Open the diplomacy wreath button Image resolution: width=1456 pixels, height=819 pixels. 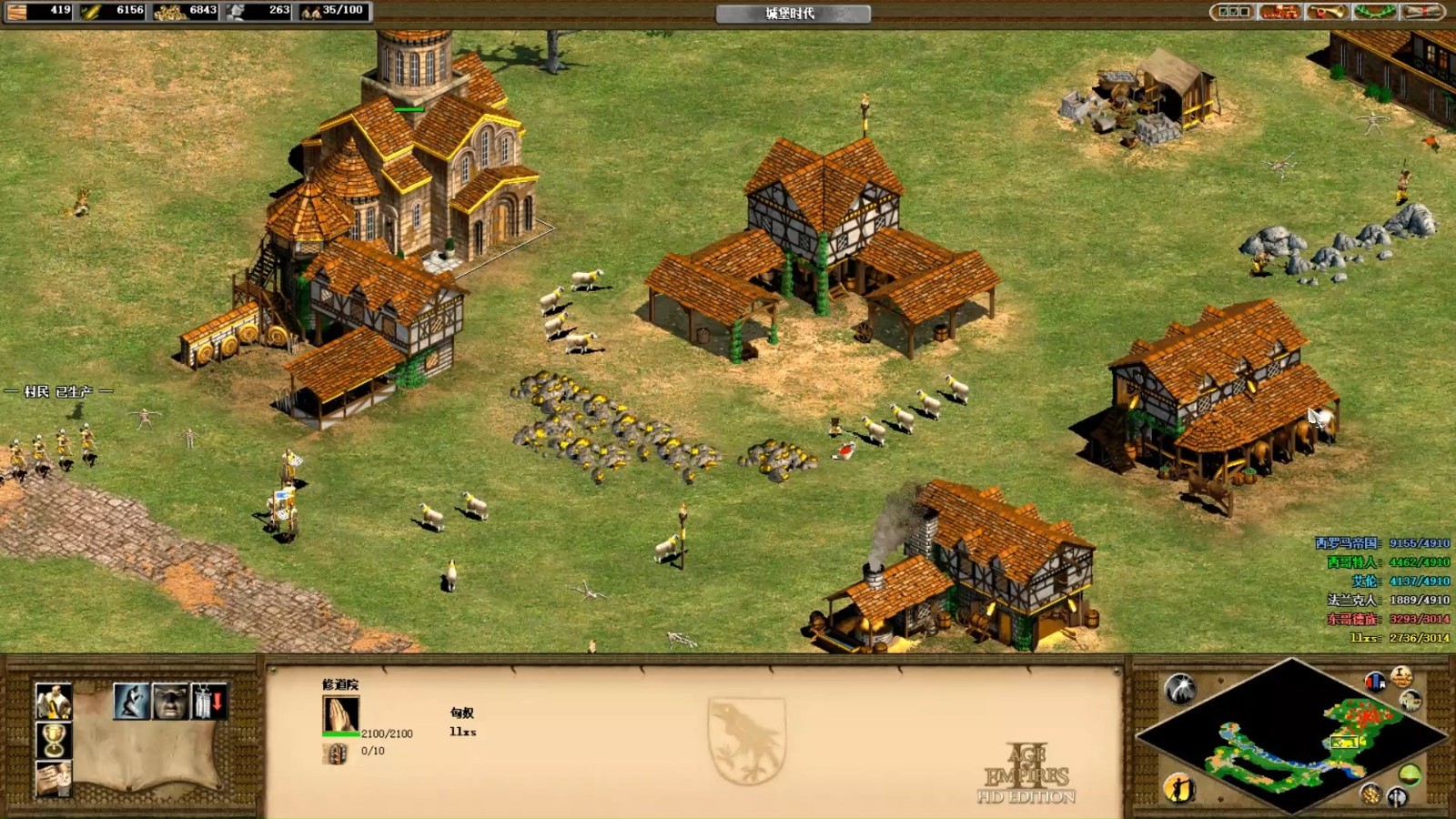point(1374,12)
